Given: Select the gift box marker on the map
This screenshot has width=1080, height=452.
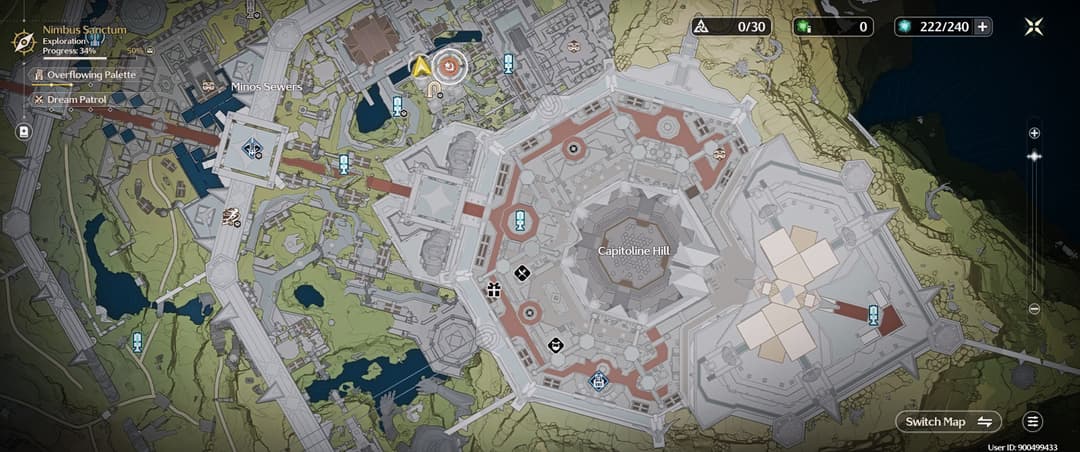Looking at the screenshot, I should 493,290.
